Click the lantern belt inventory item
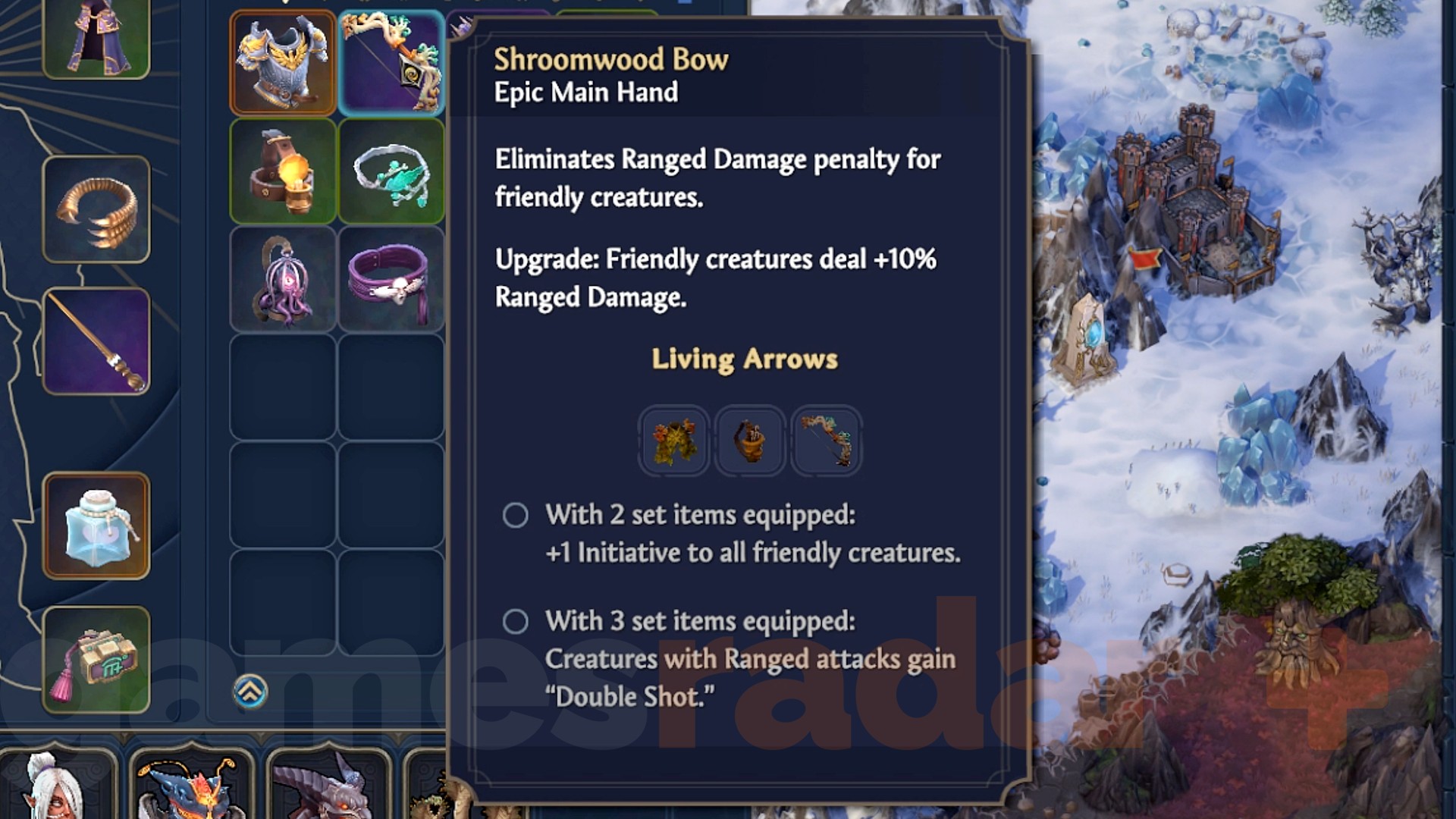This screenshot has width=1456, height=819. tap(281, 171)
